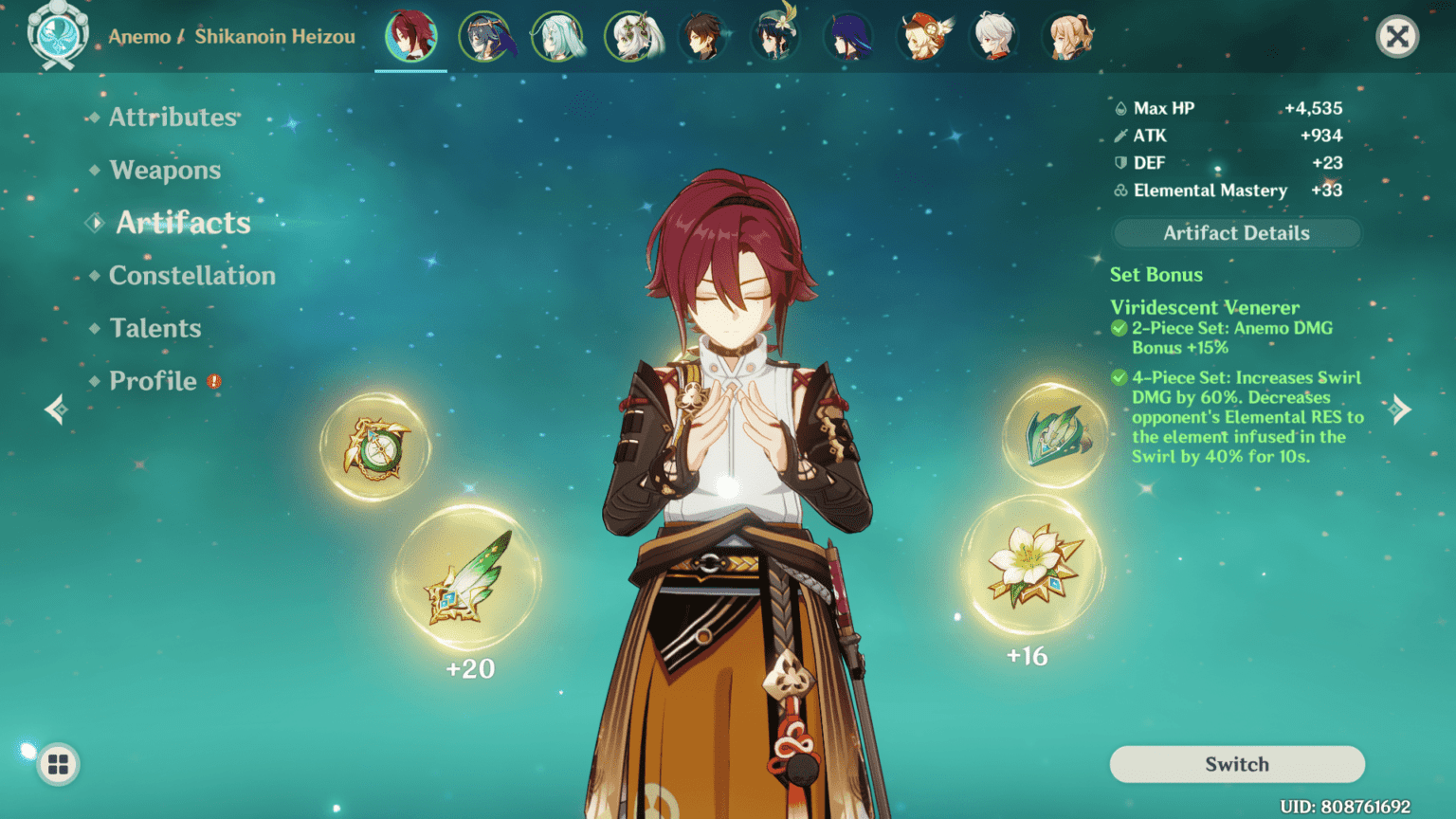Image resolution: width=1456 pixels, height=819 pixels.
Task: Choose Zhongli's character portrait
Action: [x=702, y=37]
